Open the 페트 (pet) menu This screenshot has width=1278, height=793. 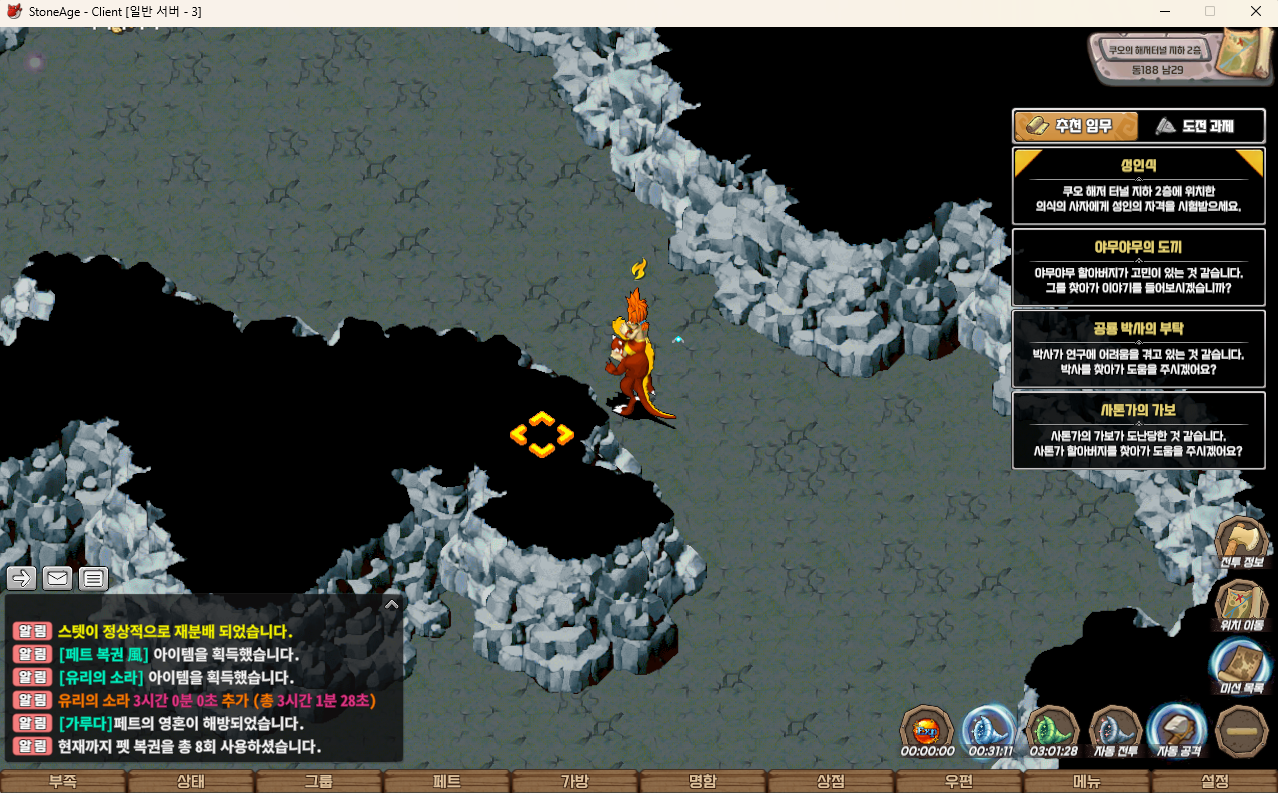(447, 782)
